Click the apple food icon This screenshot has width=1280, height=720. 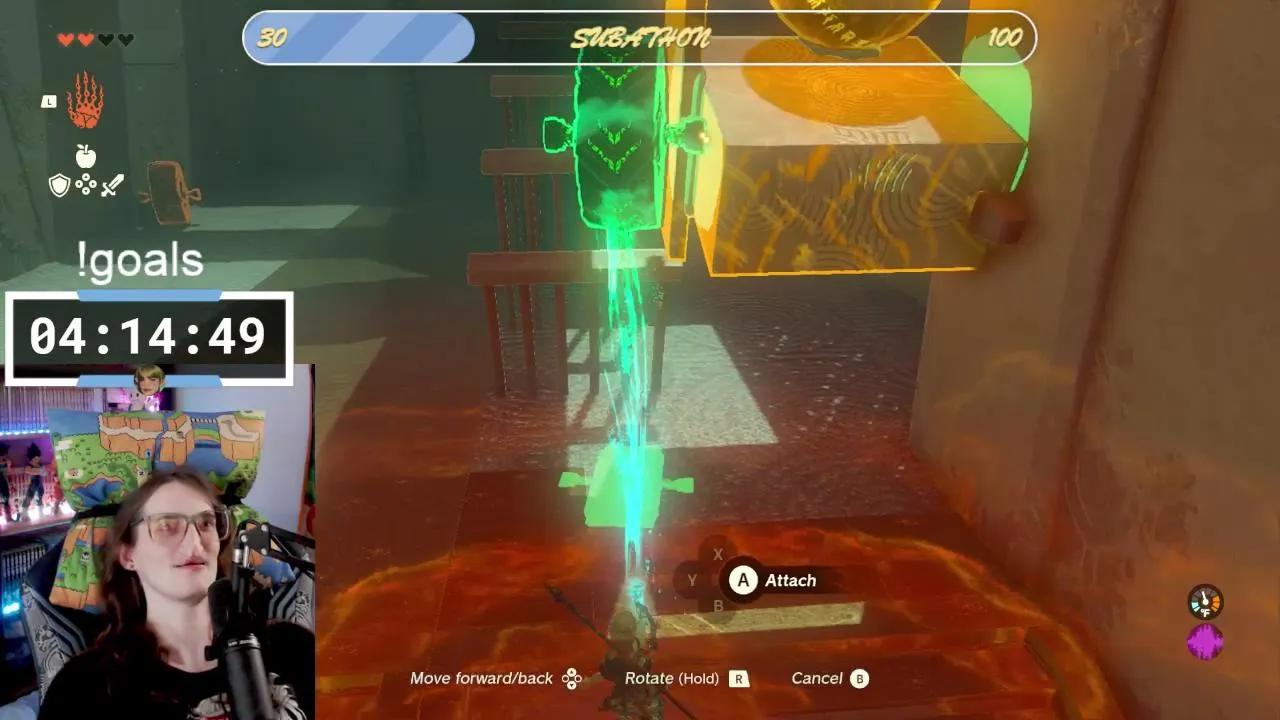pos(85,155)
